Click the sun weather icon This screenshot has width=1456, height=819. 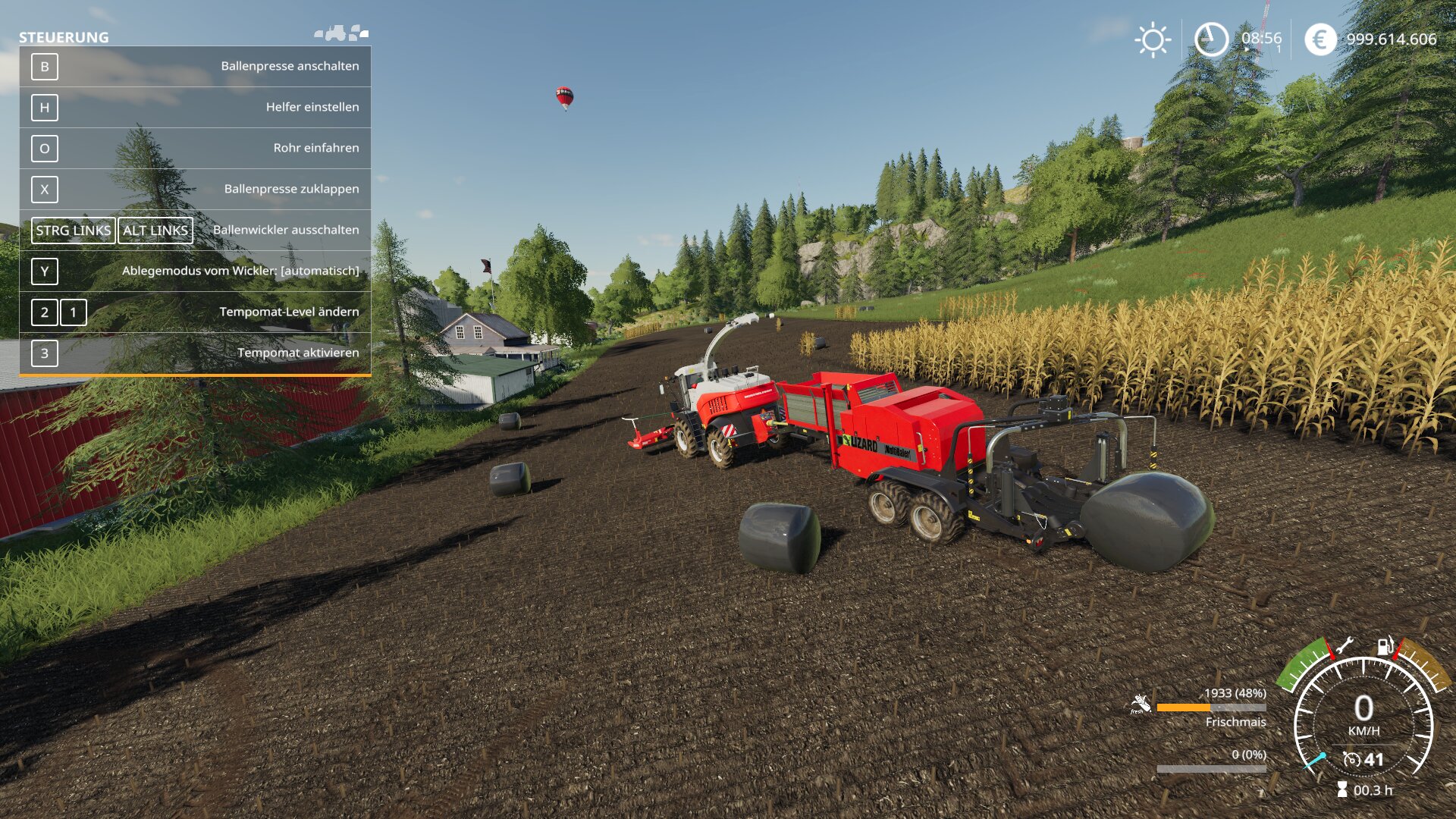pos(1153,39)
